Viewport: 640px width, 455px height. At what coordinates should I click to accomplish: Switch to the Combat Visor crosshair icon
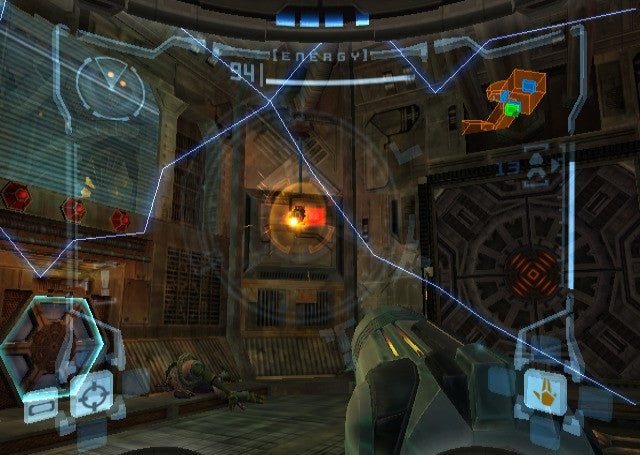[x=91, y=392]
